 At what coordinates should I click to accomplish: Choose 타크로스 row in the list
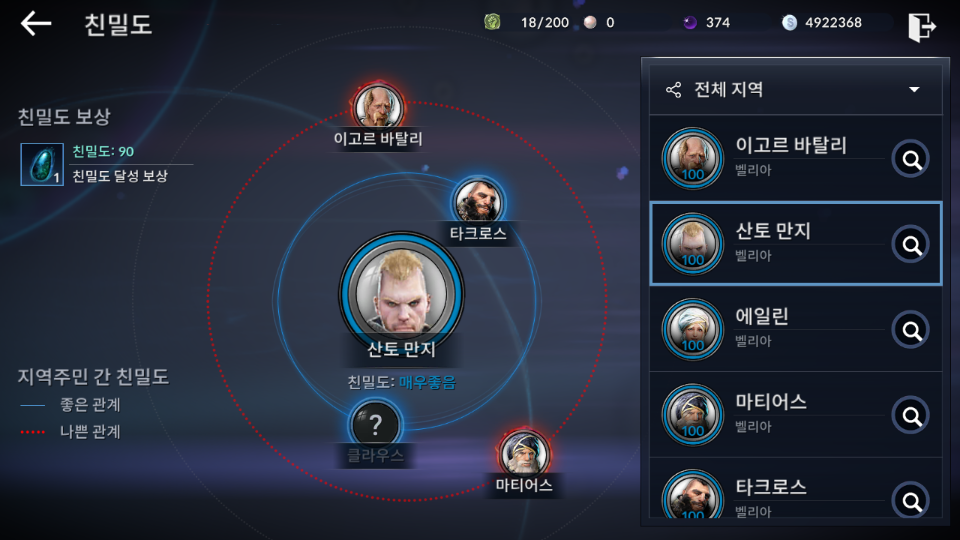pyautogui.click(x=770, y=494)
